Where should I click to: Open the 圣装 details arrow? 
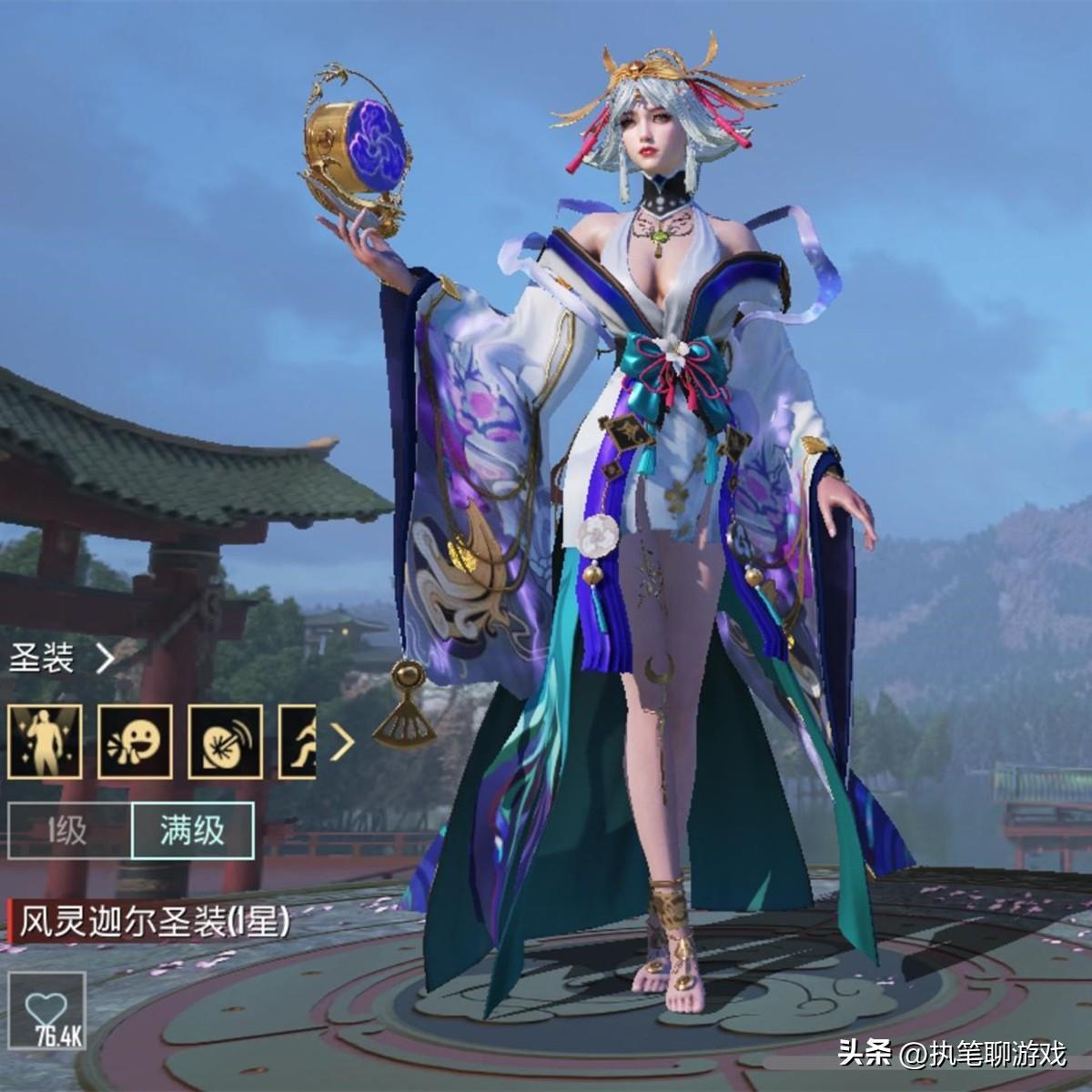point(105,658)
